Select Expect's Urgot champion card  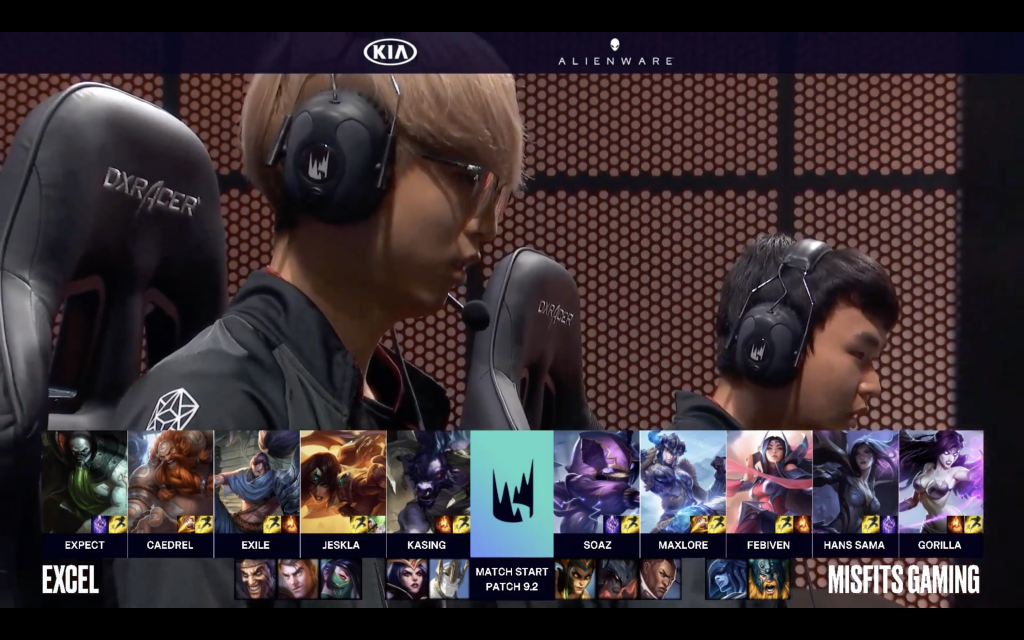(x=84, y=482)
